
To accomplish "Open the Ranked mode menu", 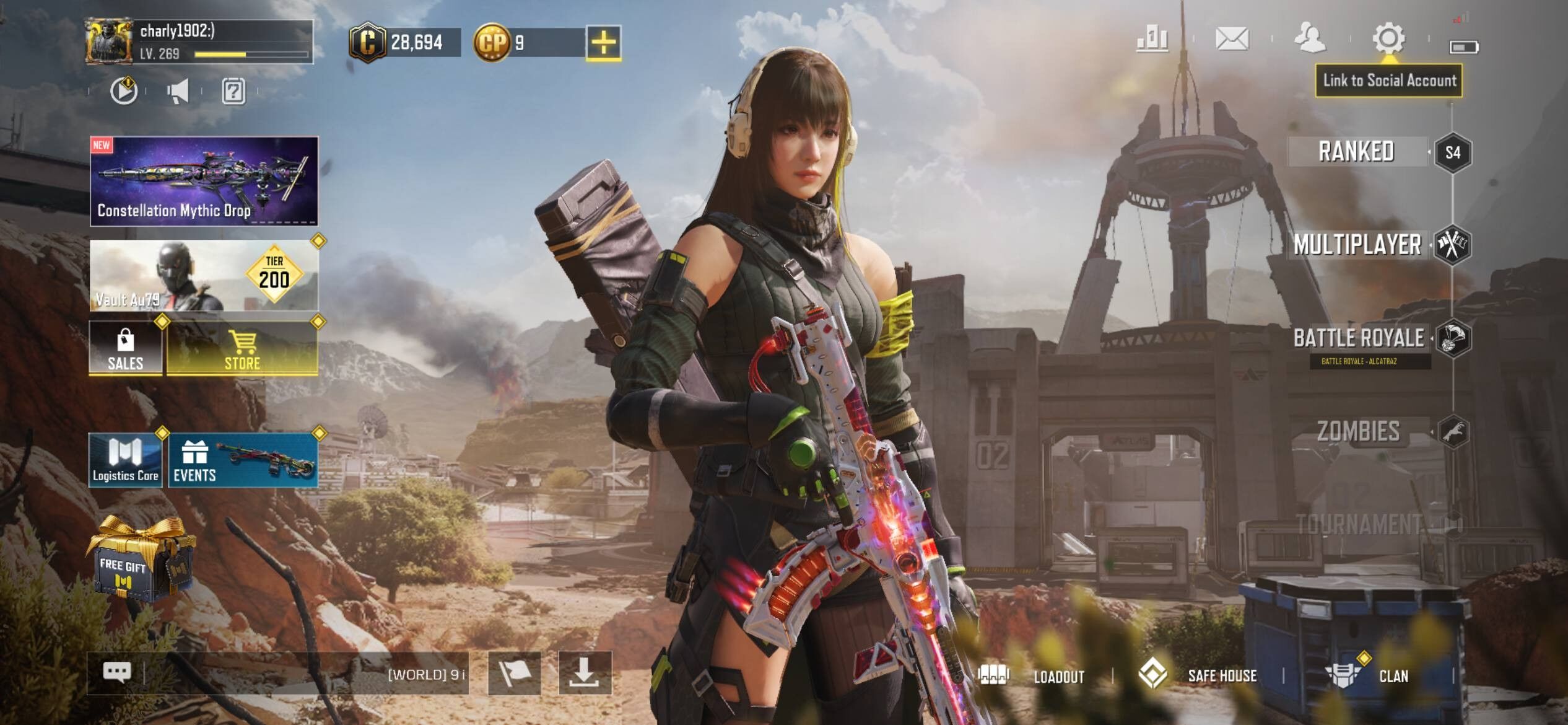I will pyautogui.click(x=1356, y=152).
